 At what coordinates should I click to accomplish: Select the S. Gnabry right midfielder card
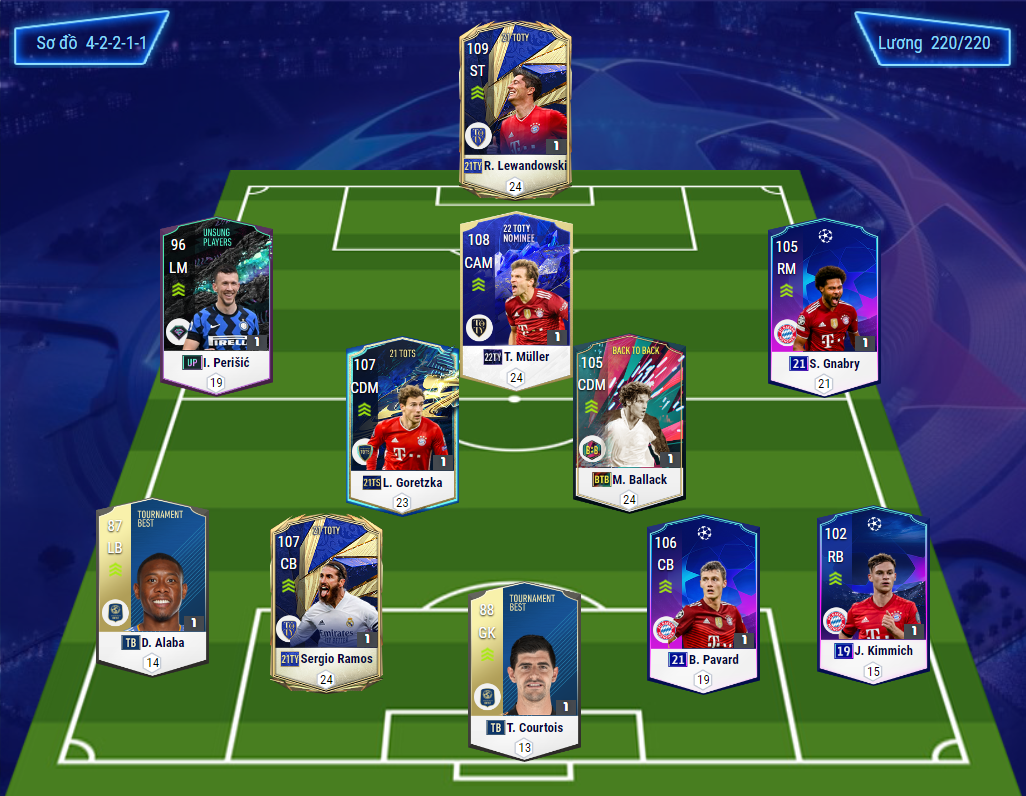(x=823, y=300)
